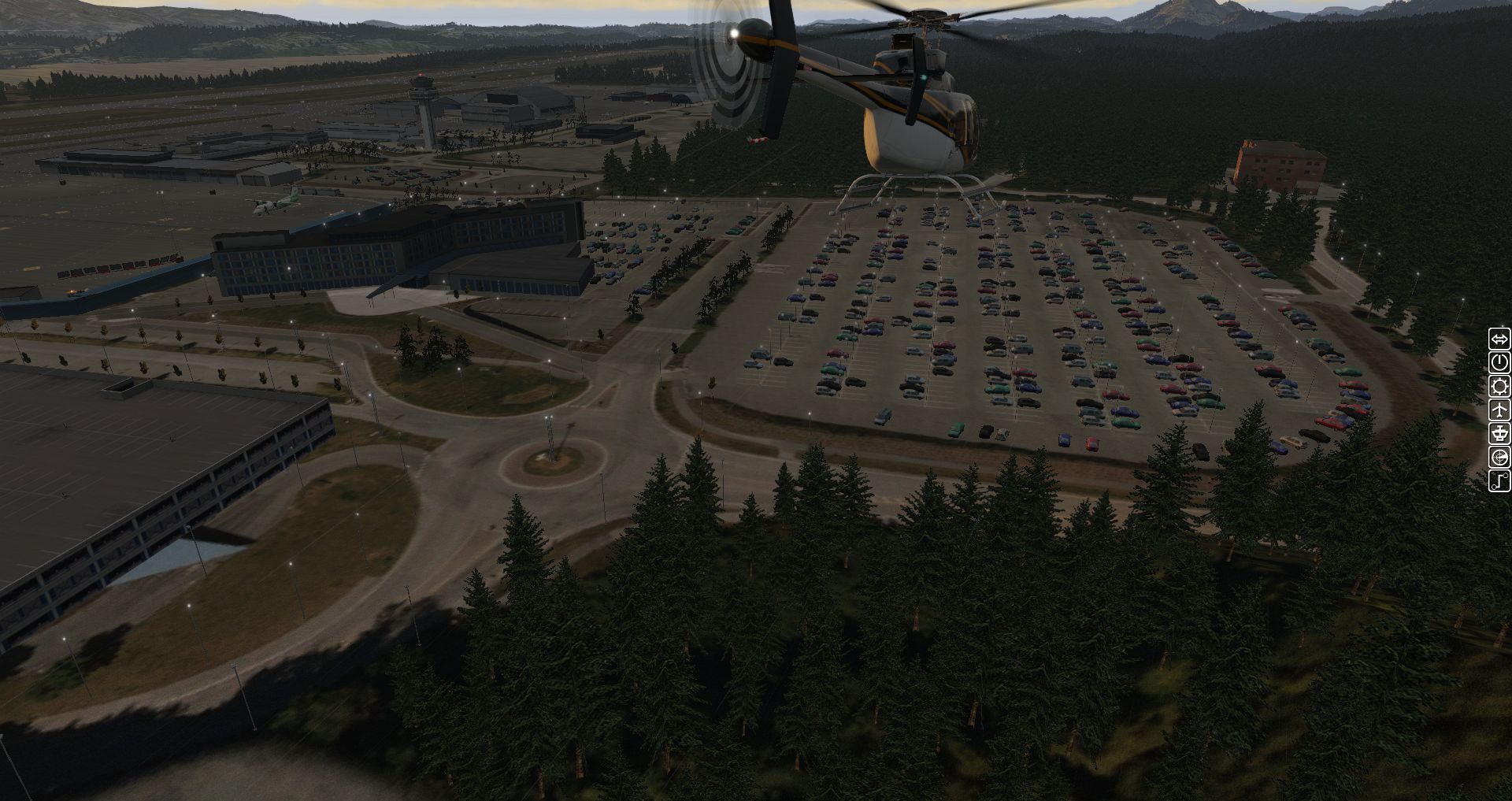Viewport: 1512px width, 801px height.
Task: Open the control tower icon
Action: (1499, 433)
